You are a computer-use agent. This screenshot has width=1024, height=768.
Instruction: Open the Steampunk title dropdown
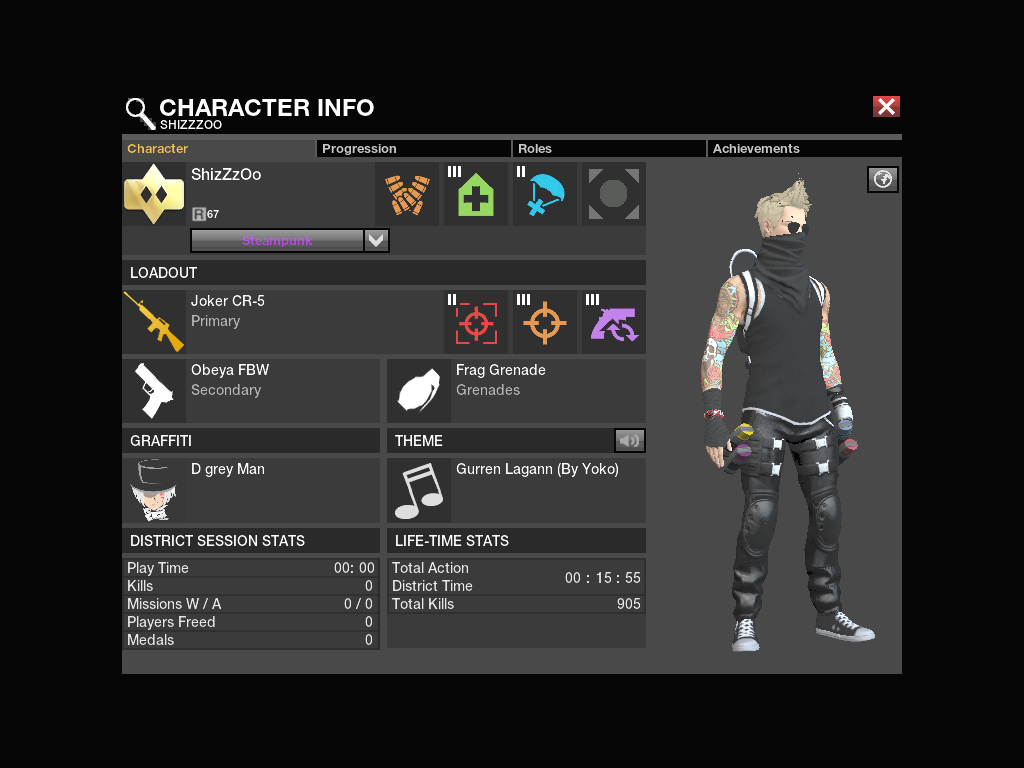(x=376, y=240)
